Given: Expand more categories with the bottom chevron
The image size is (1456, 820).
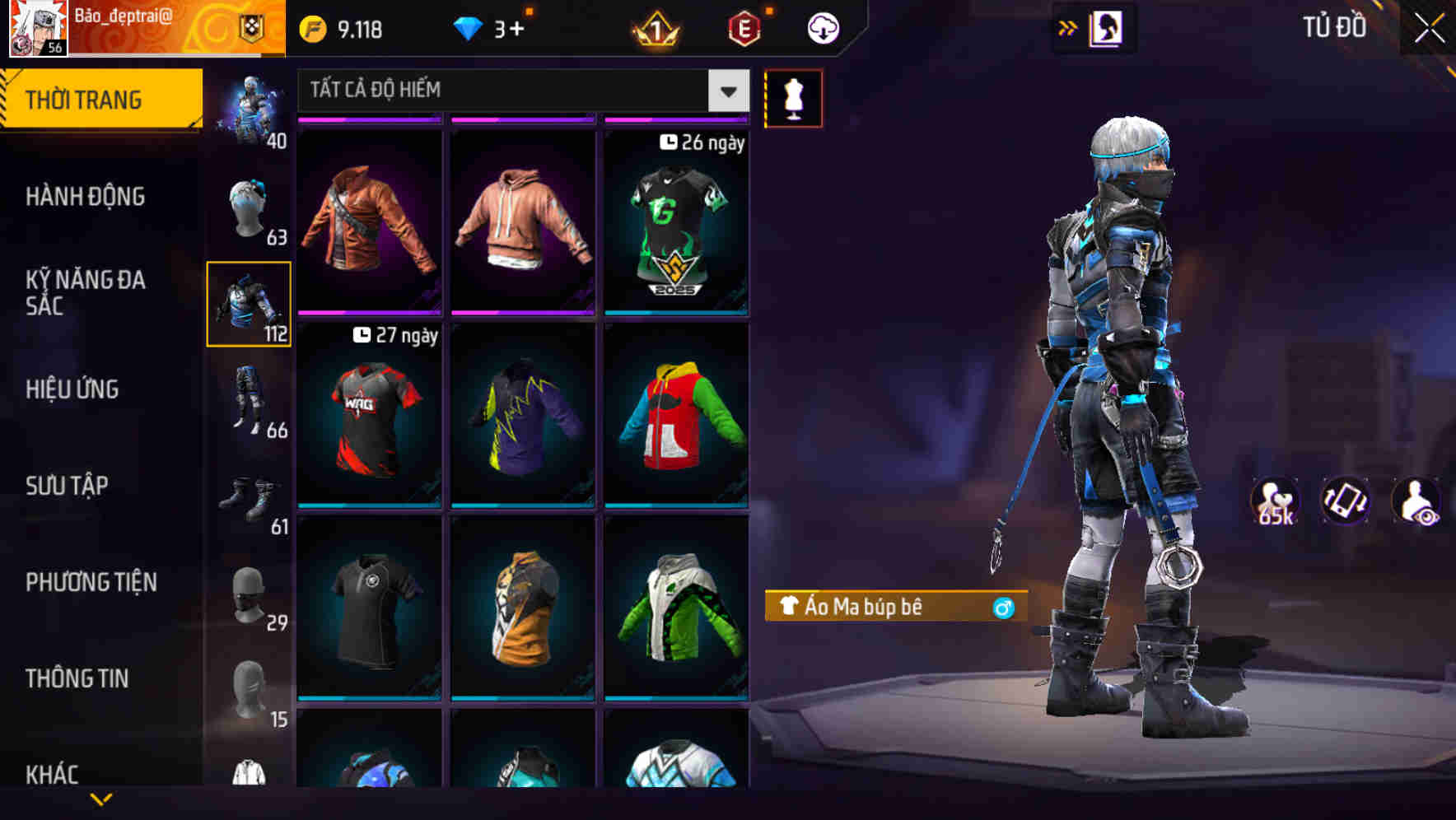Looking at the screenshot, I should coord(100,798).
